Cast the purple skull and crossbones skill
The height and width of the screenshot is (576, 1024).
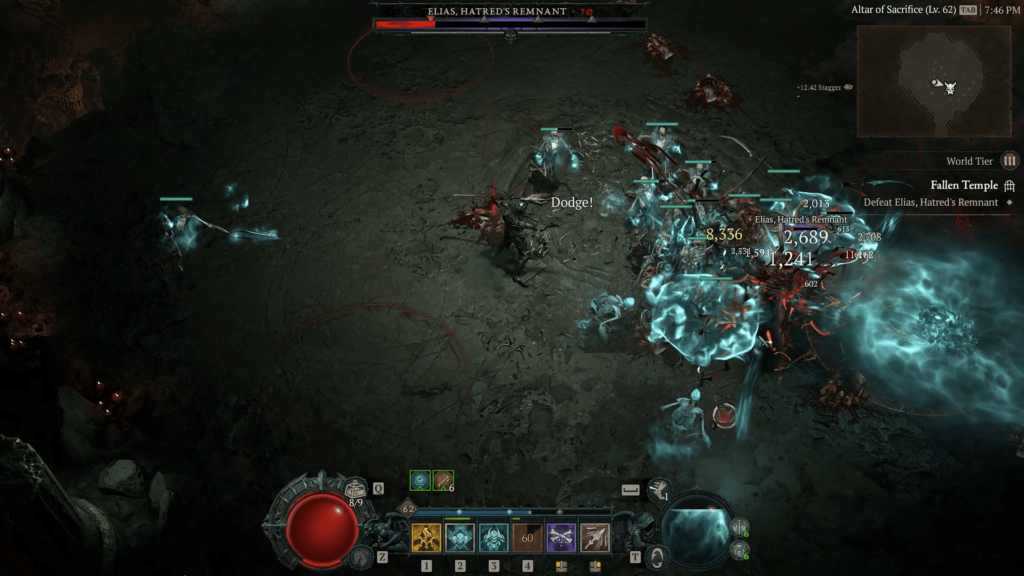(x=561, y=538)
